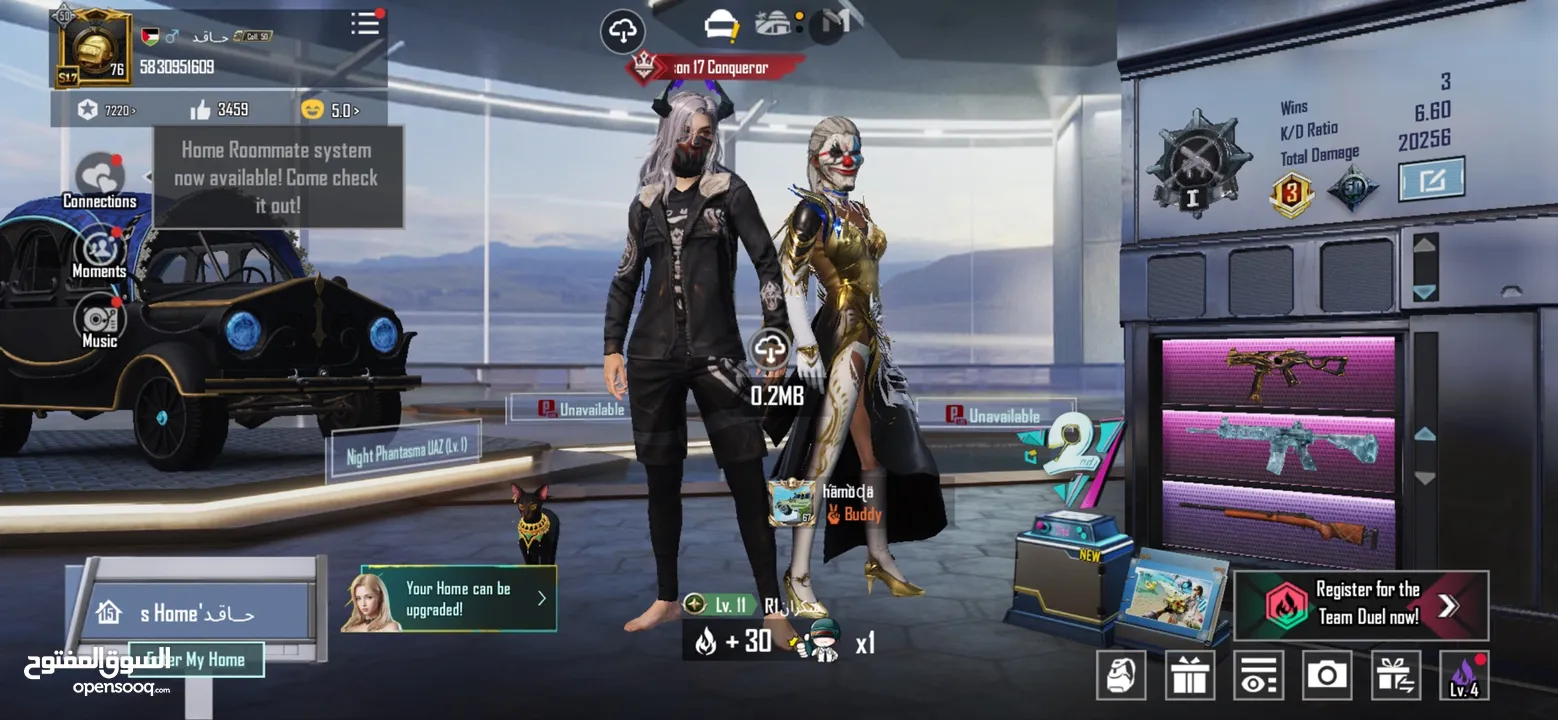Register for the Team Duel banner
The height and width of the screenshot is (720, 1558).
(x=1360, y=604)
